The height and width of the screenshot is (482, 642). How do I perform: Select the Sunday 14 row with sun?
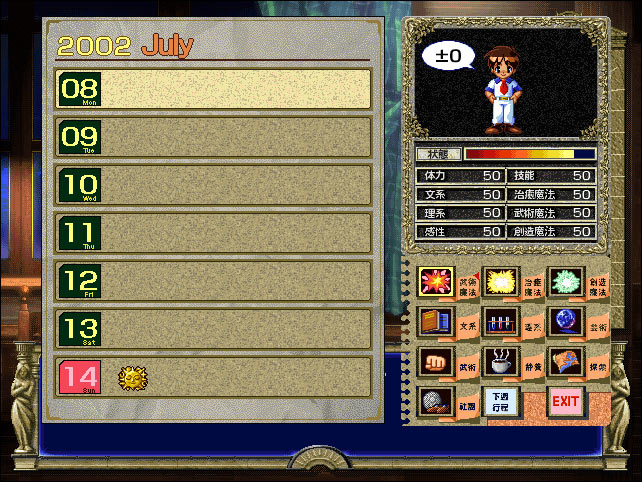pyautogui.click(x=214, y=377)
